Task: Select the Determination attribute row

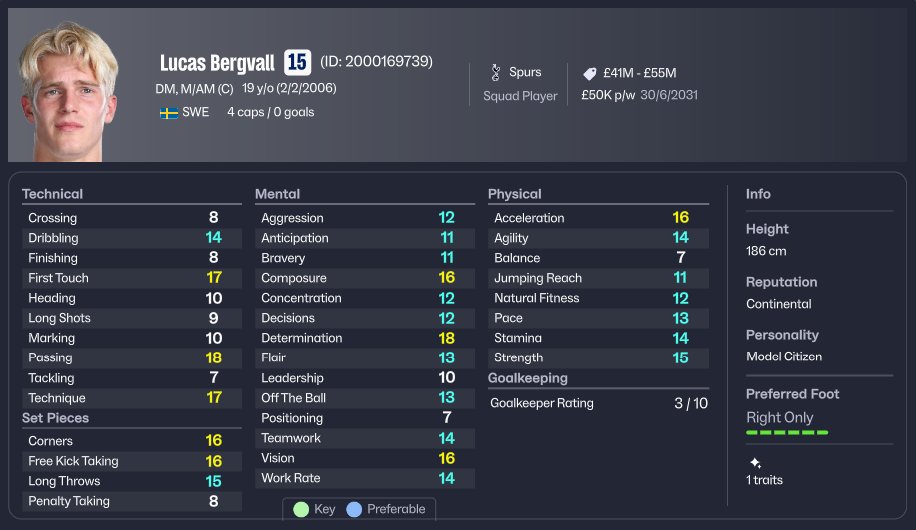Action: click(x=364, y=338)
